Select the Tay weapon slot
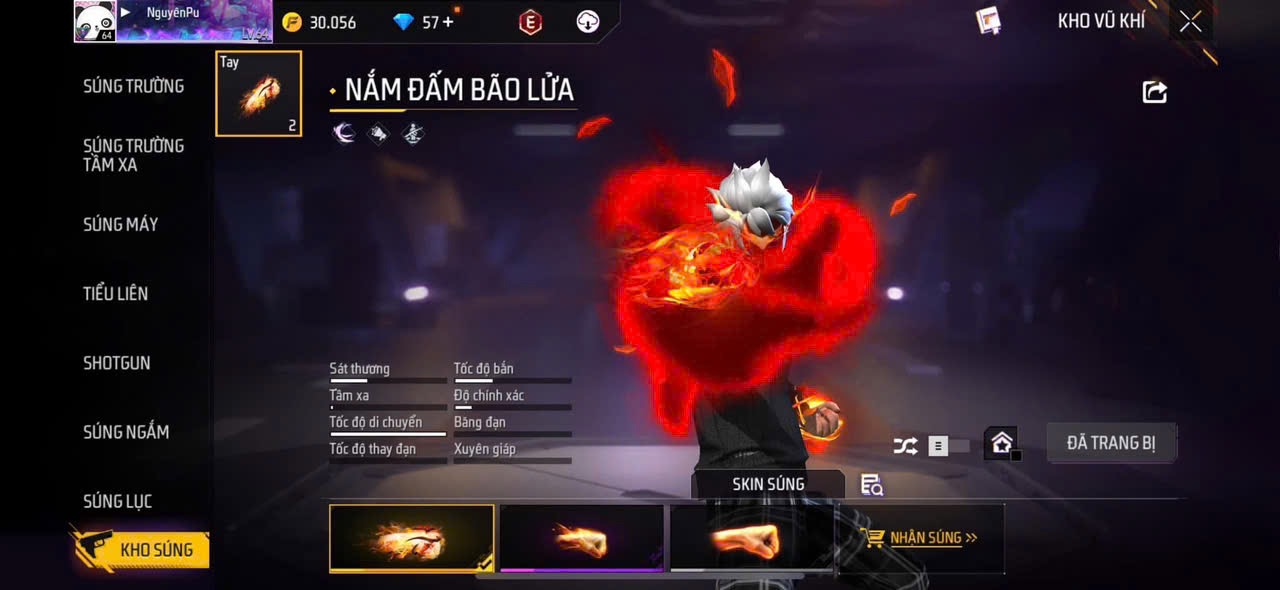This screenshot has width=1280, height=590. click(258, 93)
